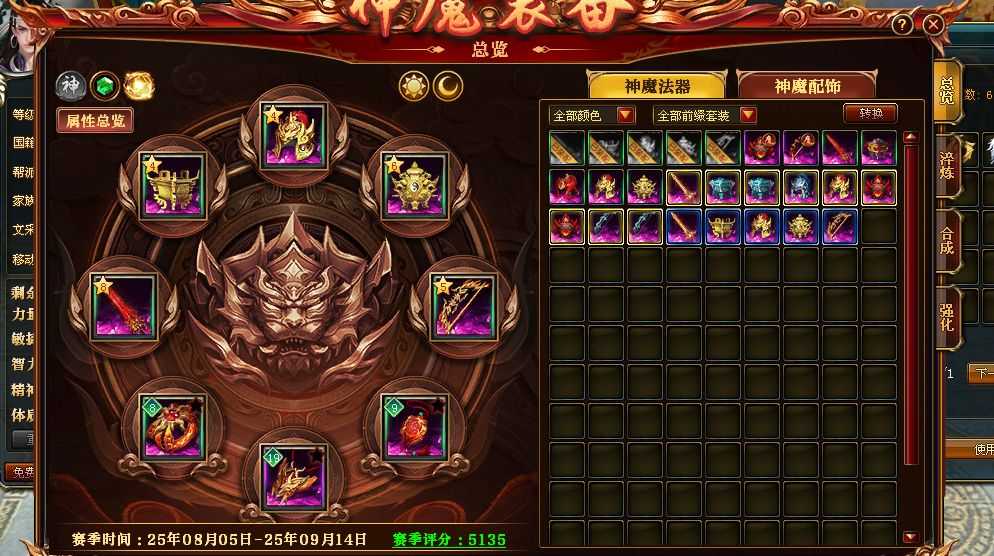Switch to the 神魔法器 tab
This screenshot has height=556, width=994.
pyautogui.click(x=655, y=87)
